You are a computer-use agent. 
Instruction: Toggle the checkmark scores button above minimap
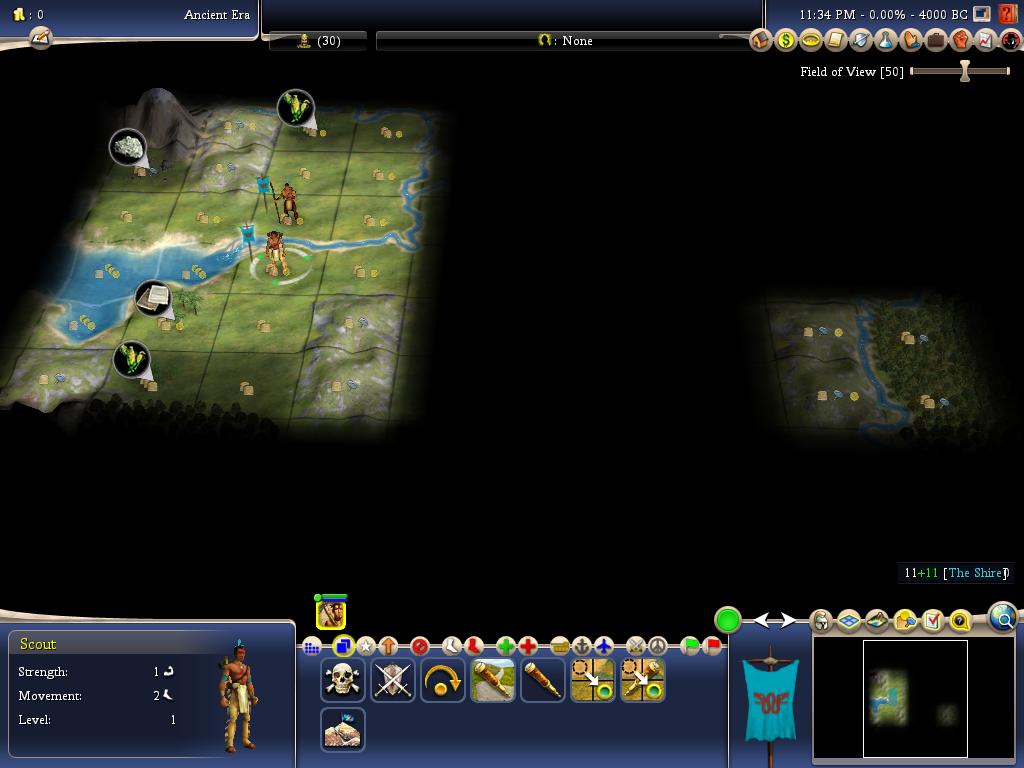click(932, 621)
